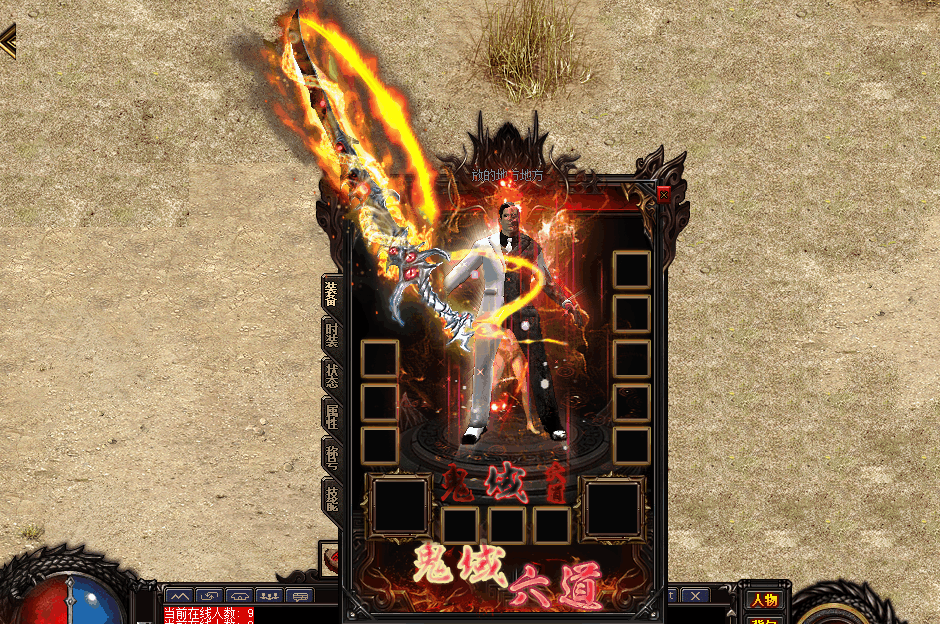Open the 时装 fashion tab
This screenshot has height=624, width=940.
tap(331, 335)
